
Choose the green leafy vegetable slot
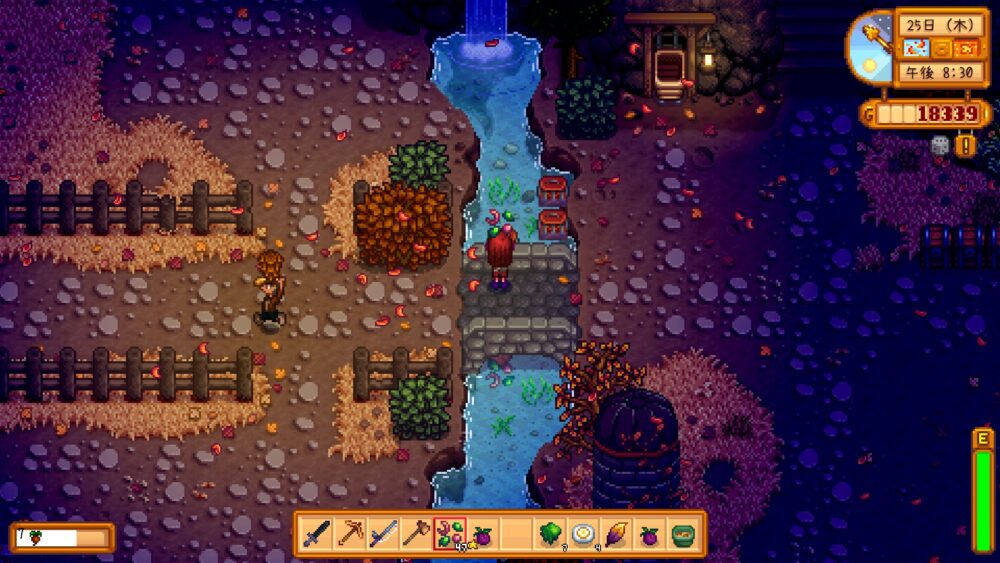tap(549, 534)
